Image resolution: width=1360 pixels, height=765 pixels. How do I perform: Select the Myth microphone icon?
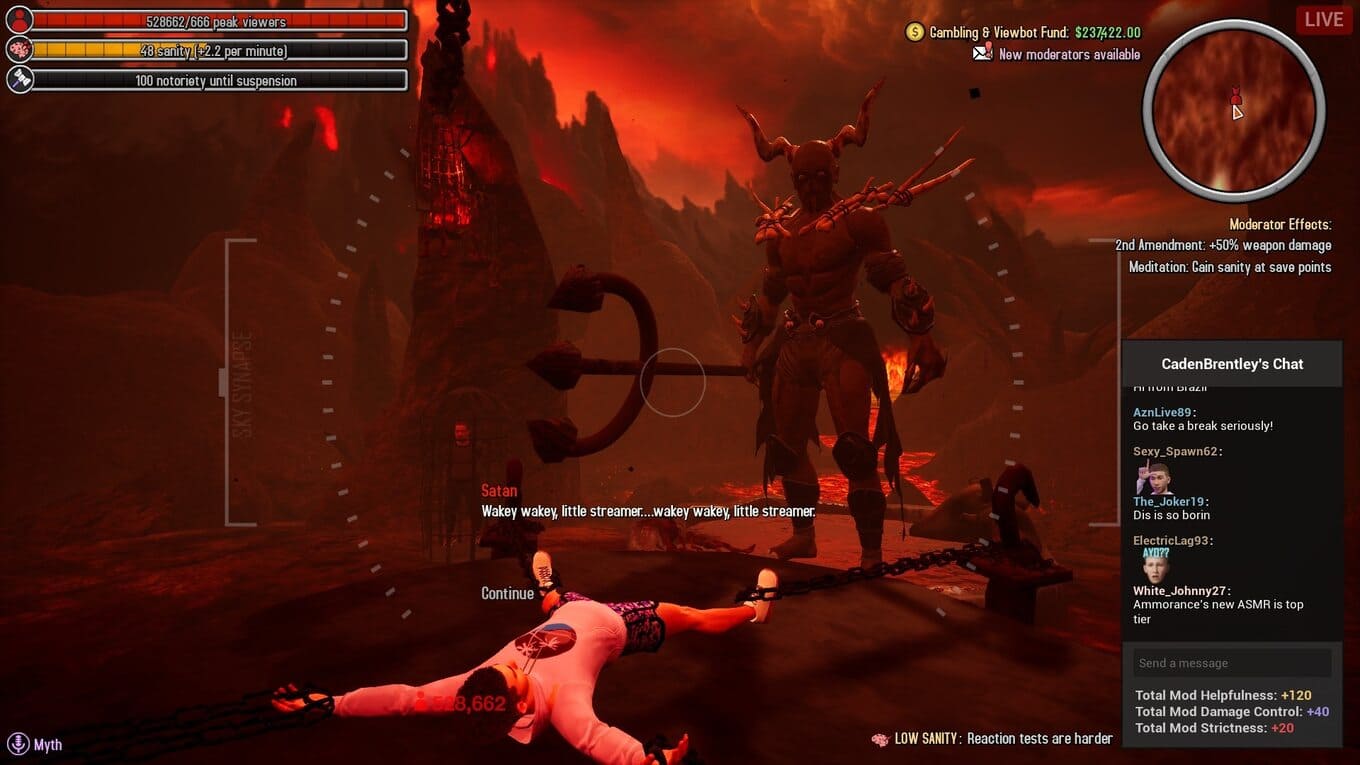click(x=18, y=744)
